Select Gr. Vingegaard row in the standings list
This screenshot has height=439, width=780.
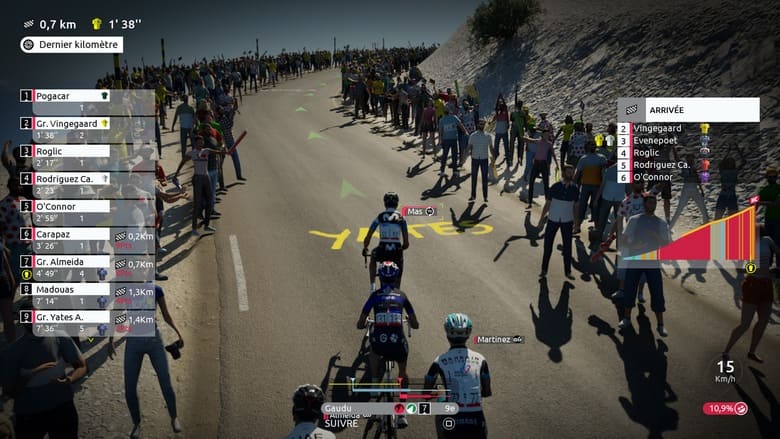70,123
